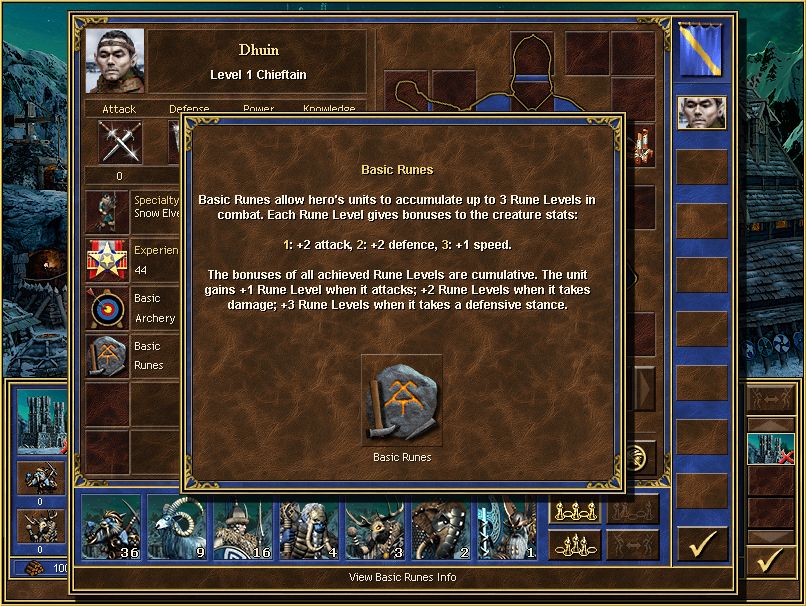Click the Basic Runes stone icon in popup

click(402, 400)
